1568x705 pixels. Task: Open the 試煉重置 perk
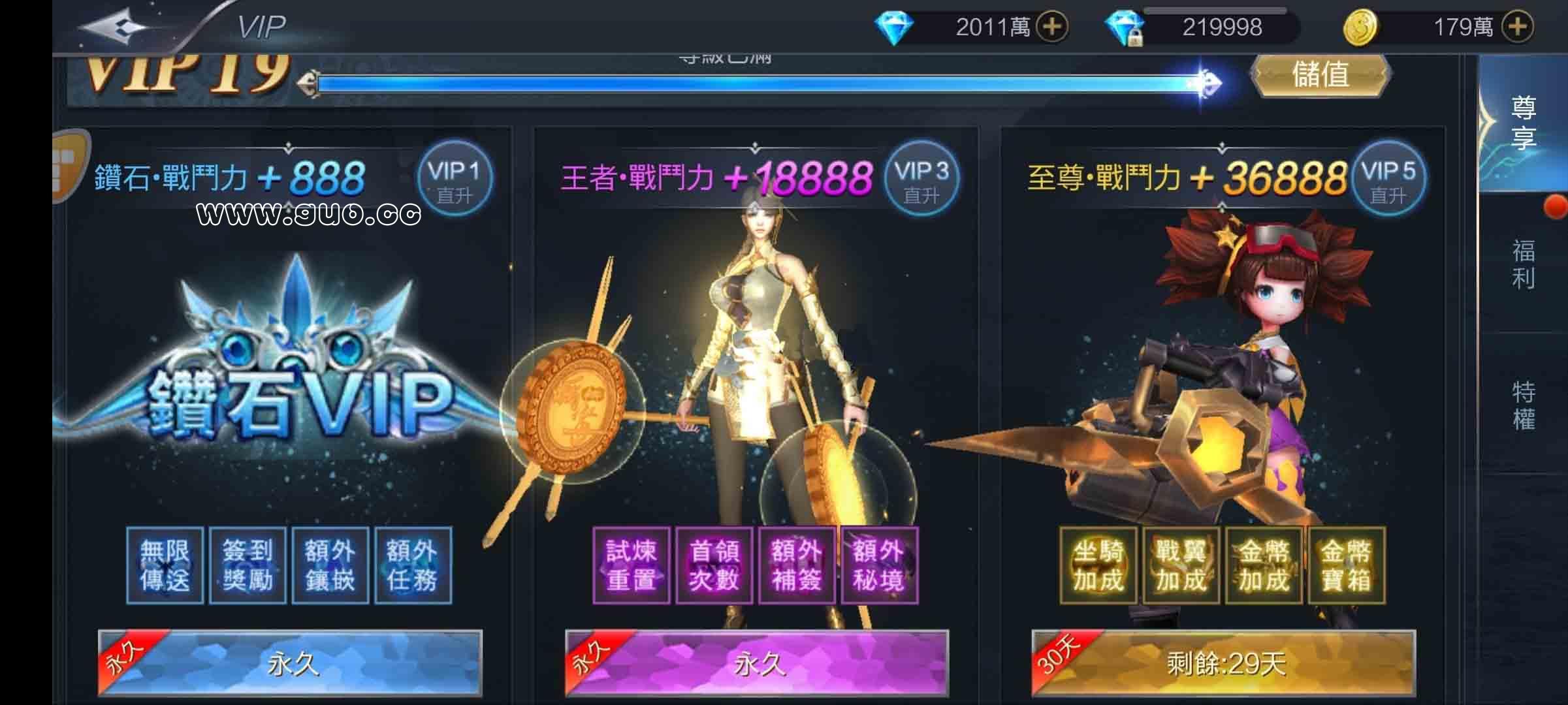[x=631, y=565]
